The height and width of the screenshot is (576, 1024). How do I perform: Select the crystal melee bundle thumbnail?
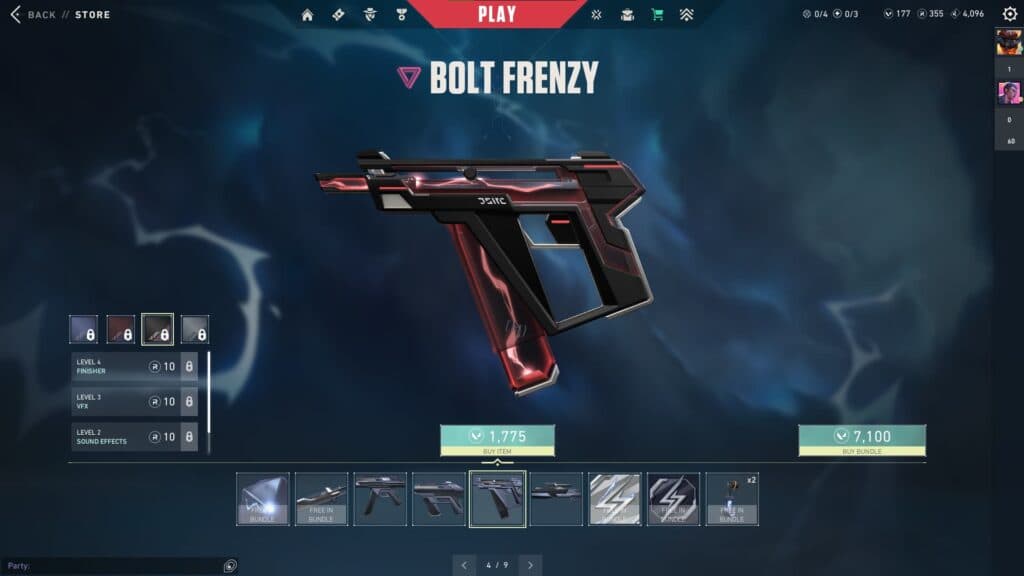click(x=263, y=499)
